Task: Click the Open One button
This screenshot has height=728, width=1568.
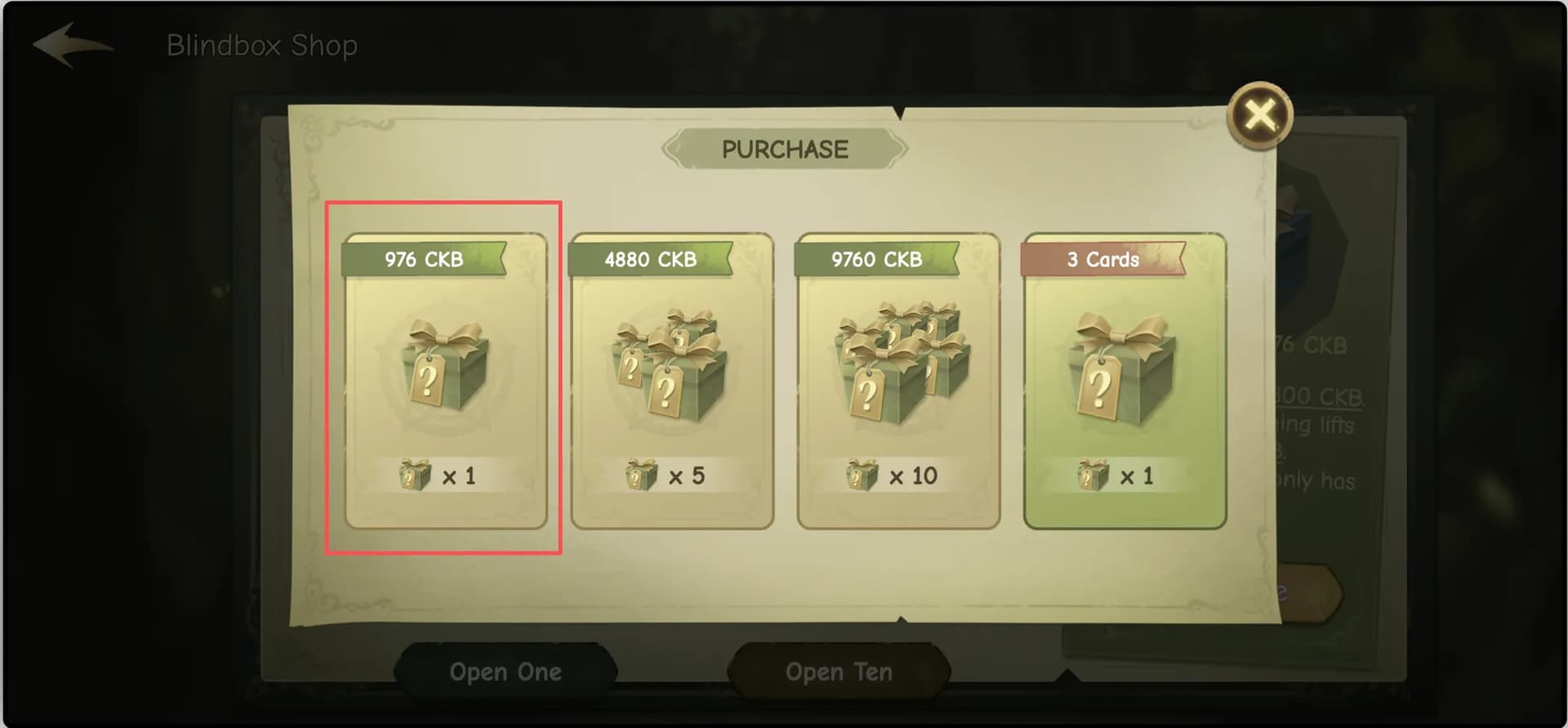Action: click(506, 672)
